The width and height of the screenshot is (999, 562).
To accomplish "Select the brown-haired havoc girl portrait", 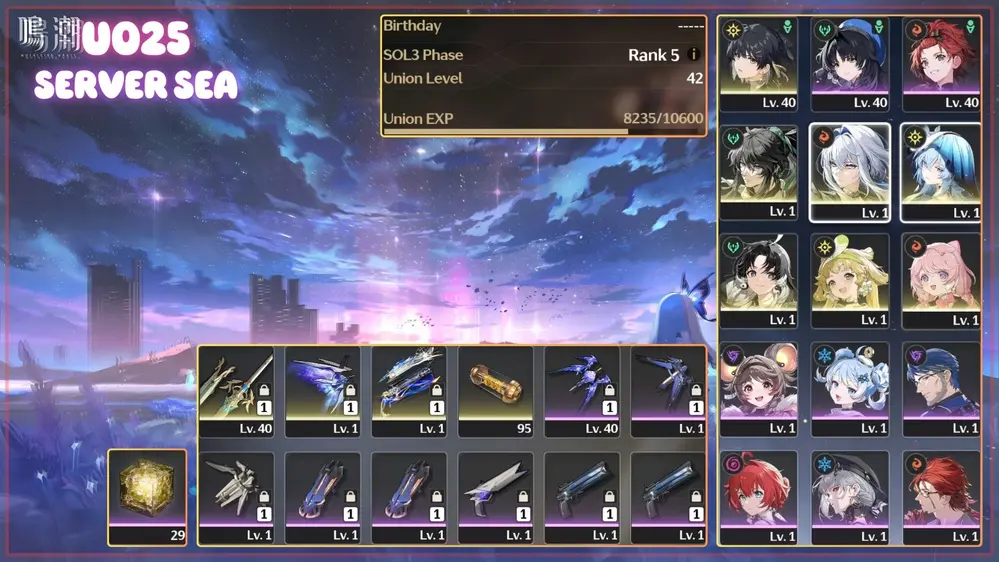I will pyautogui.click(x=758, y=384).
